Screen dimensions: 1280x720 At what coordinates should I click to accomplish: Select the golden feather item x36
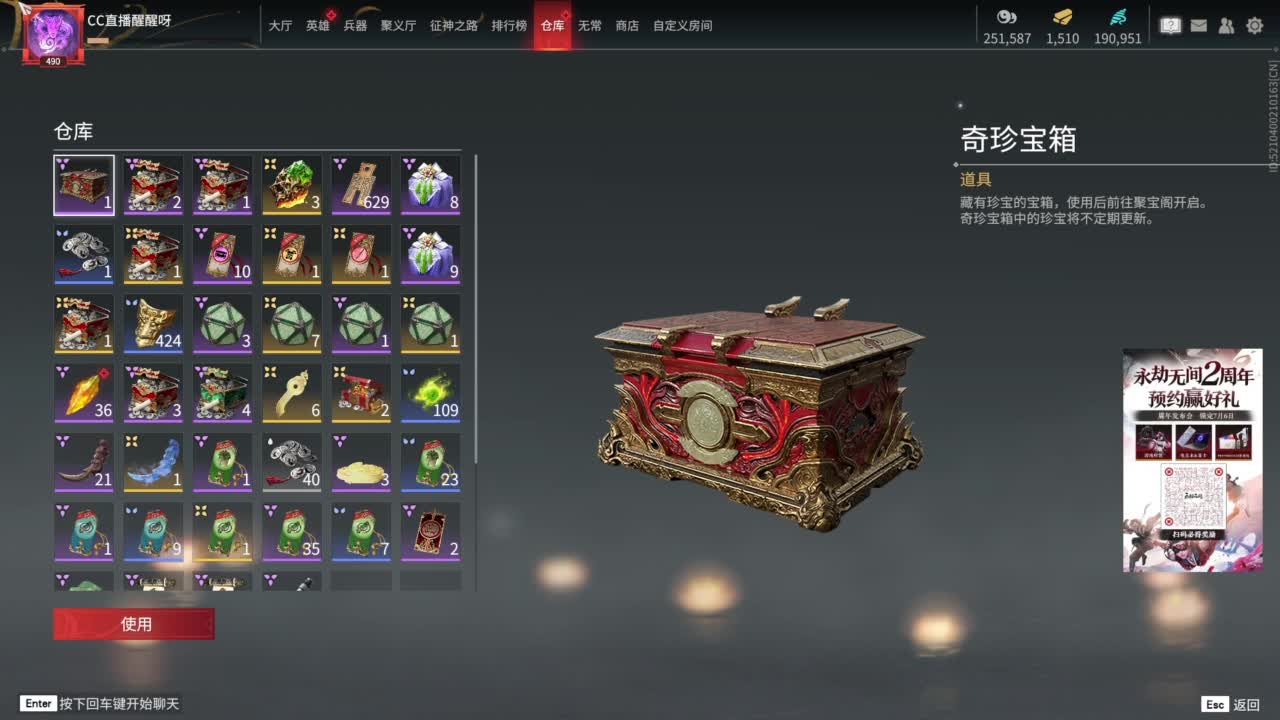coord(84,392)
